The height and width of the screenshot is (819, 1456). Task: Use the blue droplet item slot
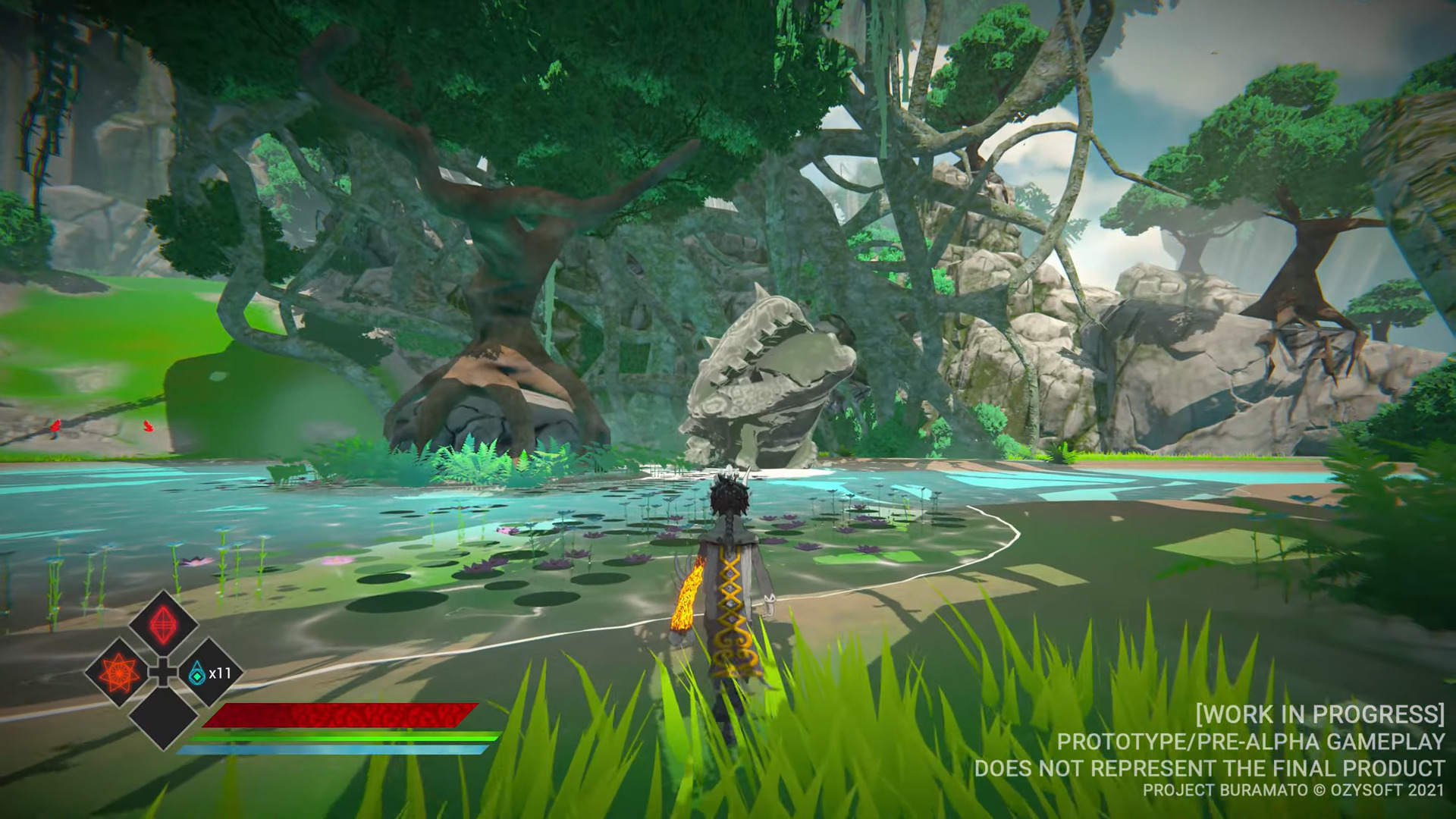coord(199,672)
